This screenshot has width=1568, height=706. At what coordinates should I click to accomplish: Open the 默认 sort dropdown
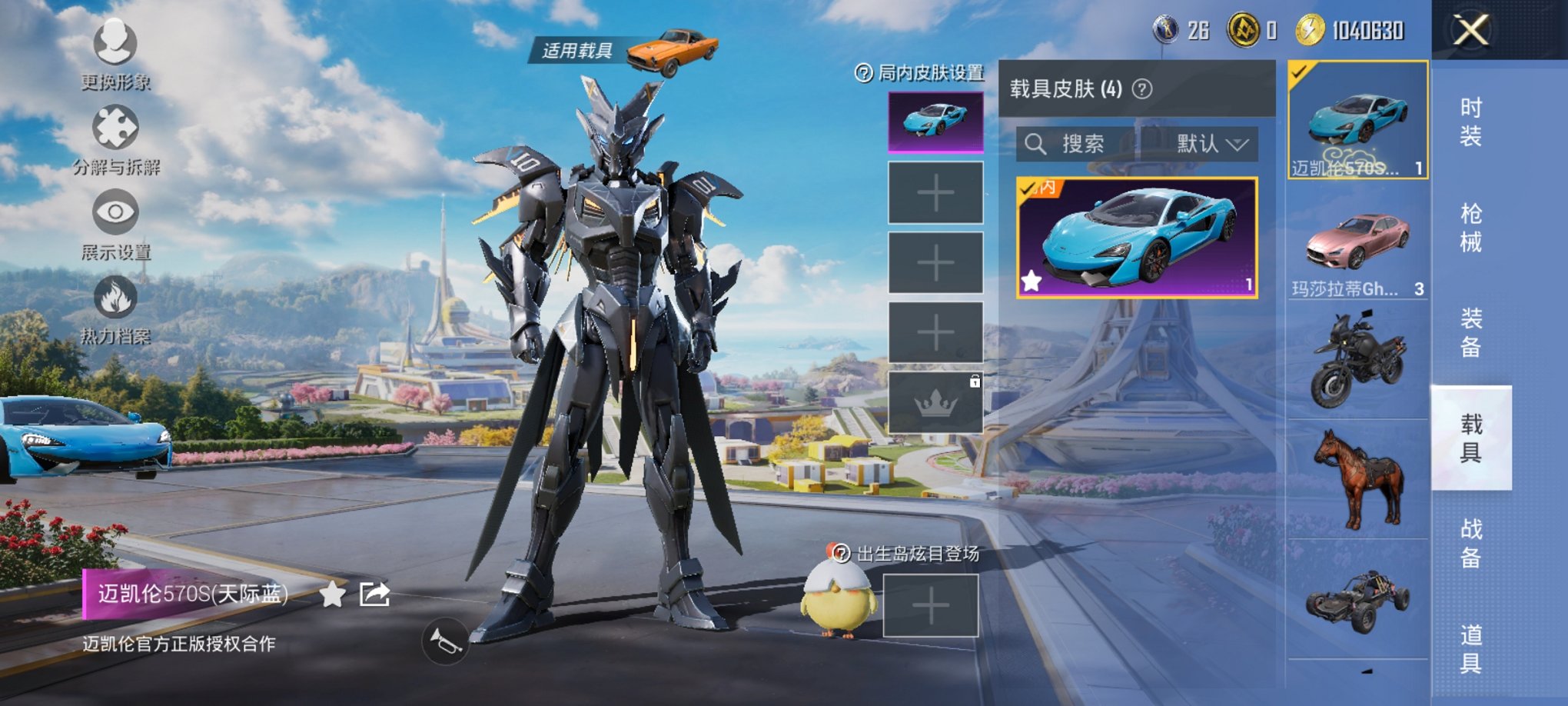(x=1210, y=144)
